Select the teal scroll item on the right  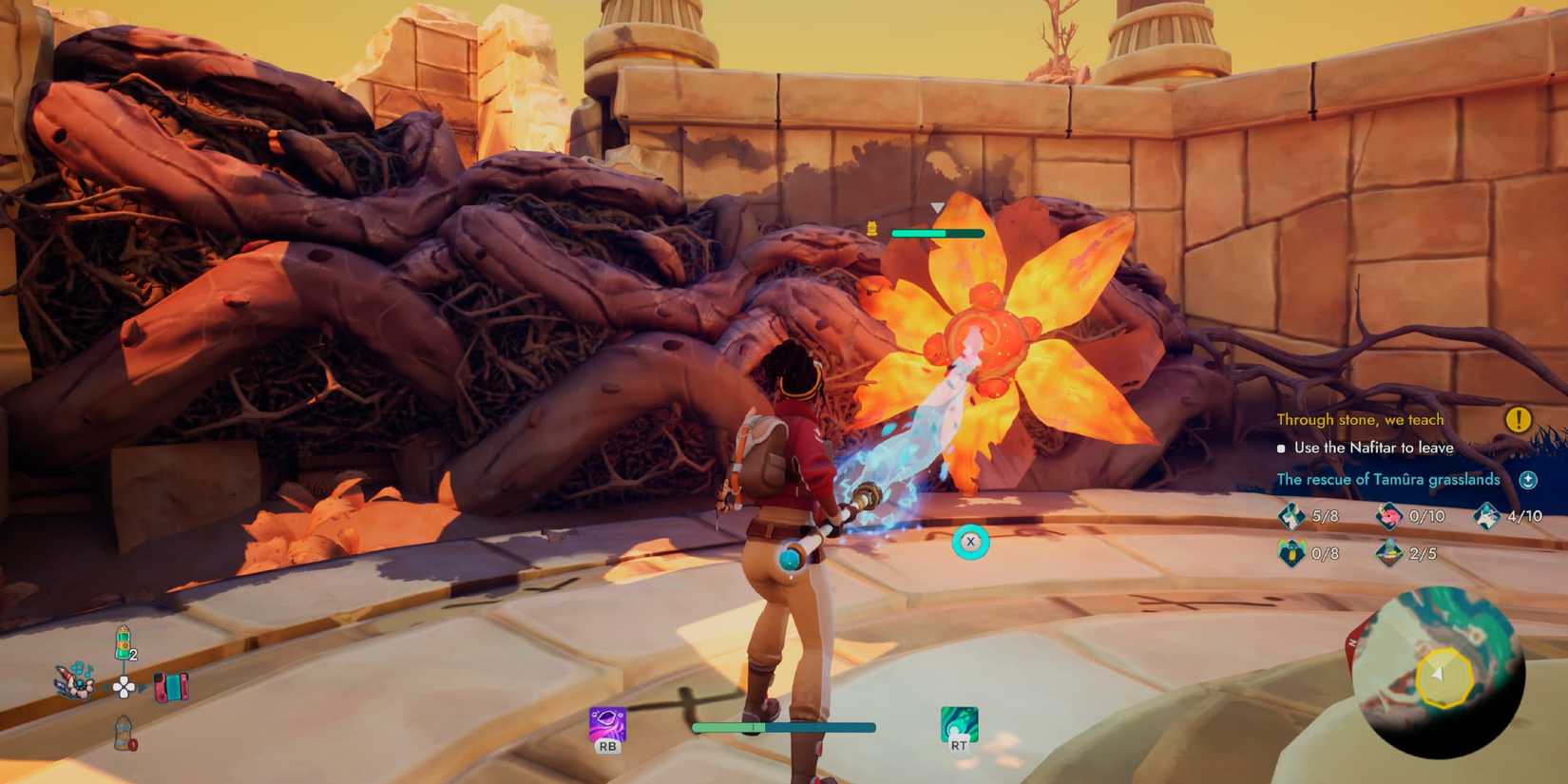[x=171, y=687]
